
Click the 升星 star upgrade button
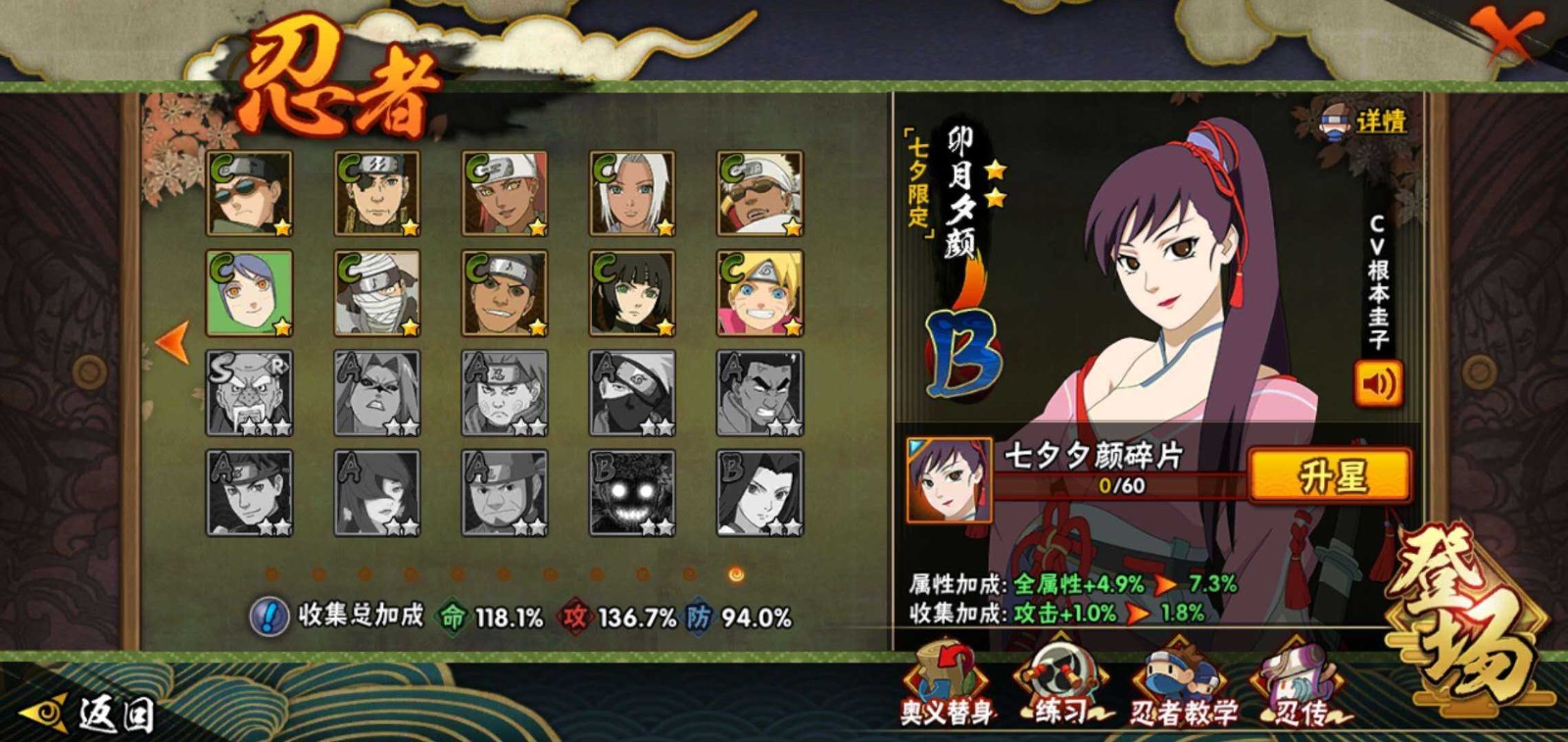tap(1330, 476)
